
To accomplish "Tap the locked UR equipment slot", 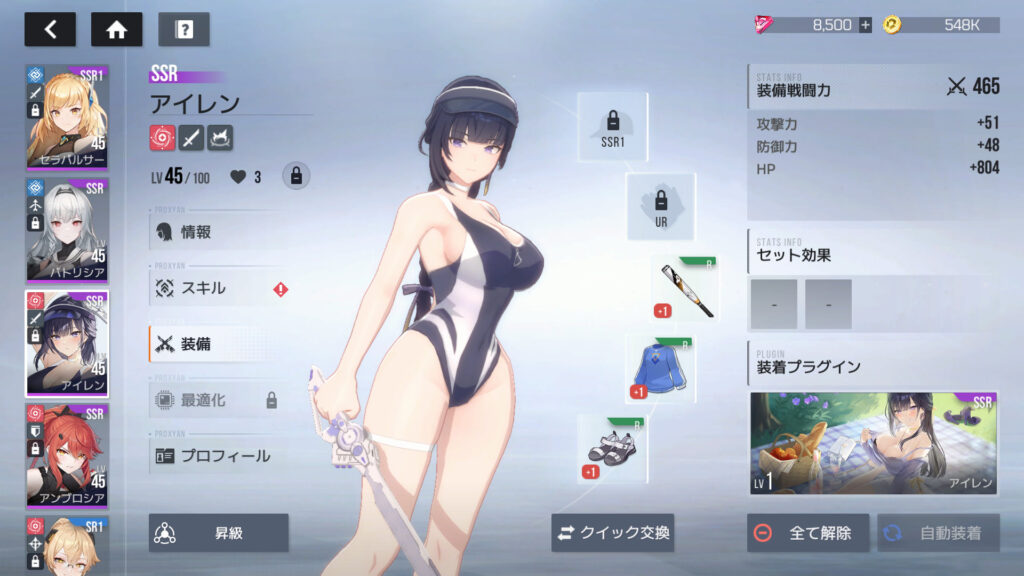I will 661,207.
